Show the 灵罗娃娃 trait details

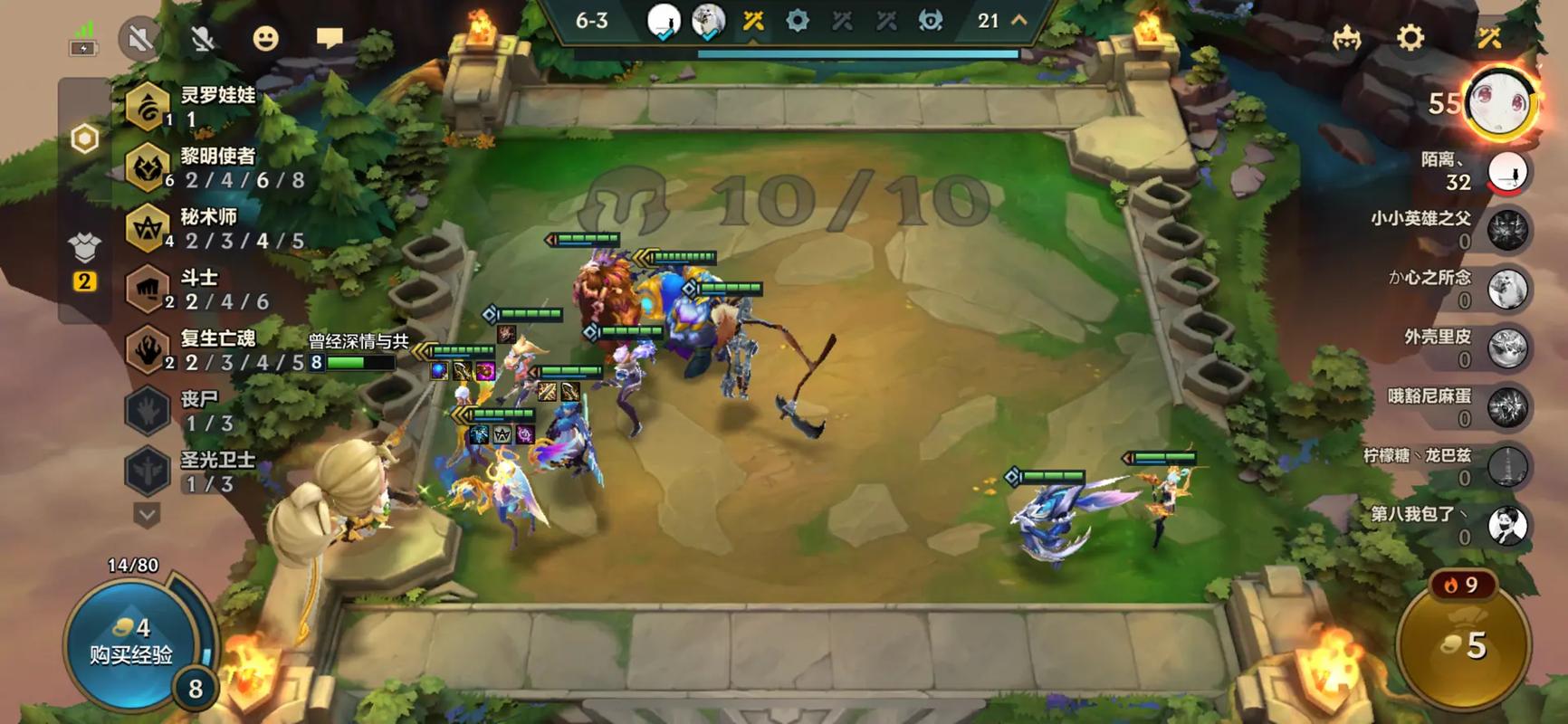pyautogui.click(x=148, y=107)
